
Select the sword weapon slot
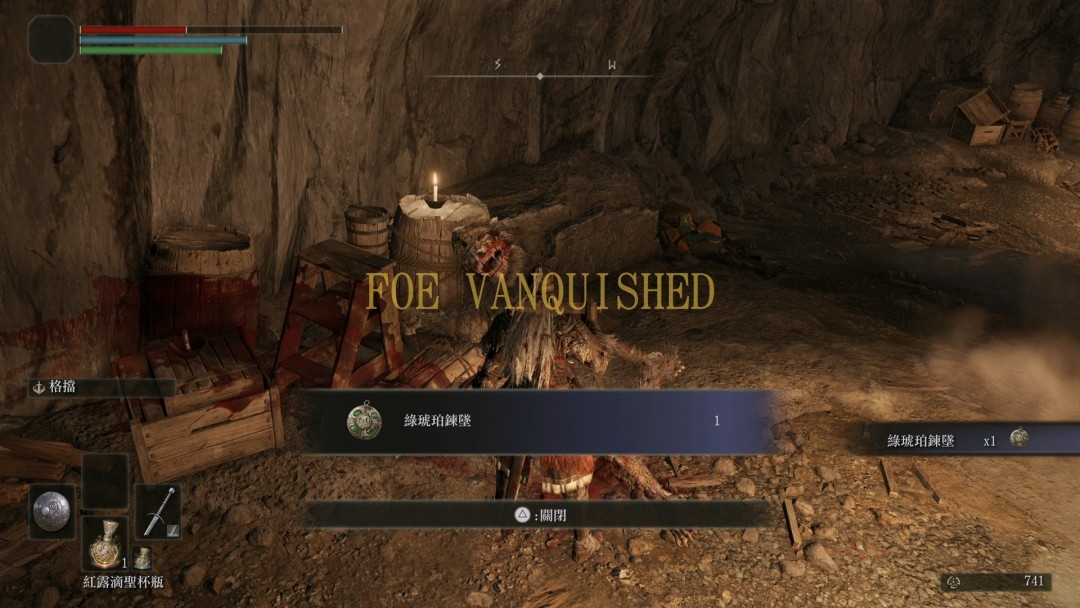(x=157, y=511)
